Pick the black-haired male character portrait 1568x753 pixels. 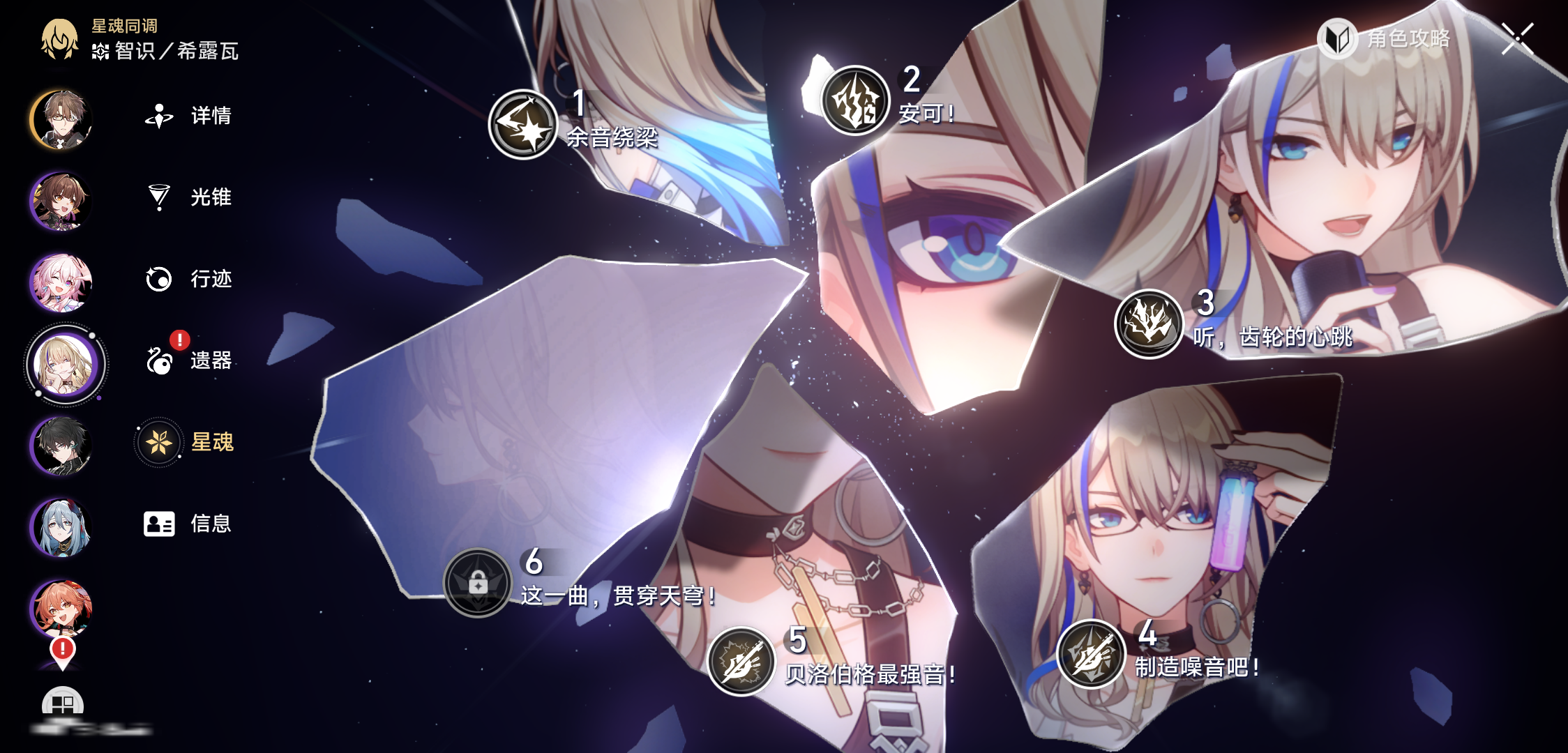[61, 446]
